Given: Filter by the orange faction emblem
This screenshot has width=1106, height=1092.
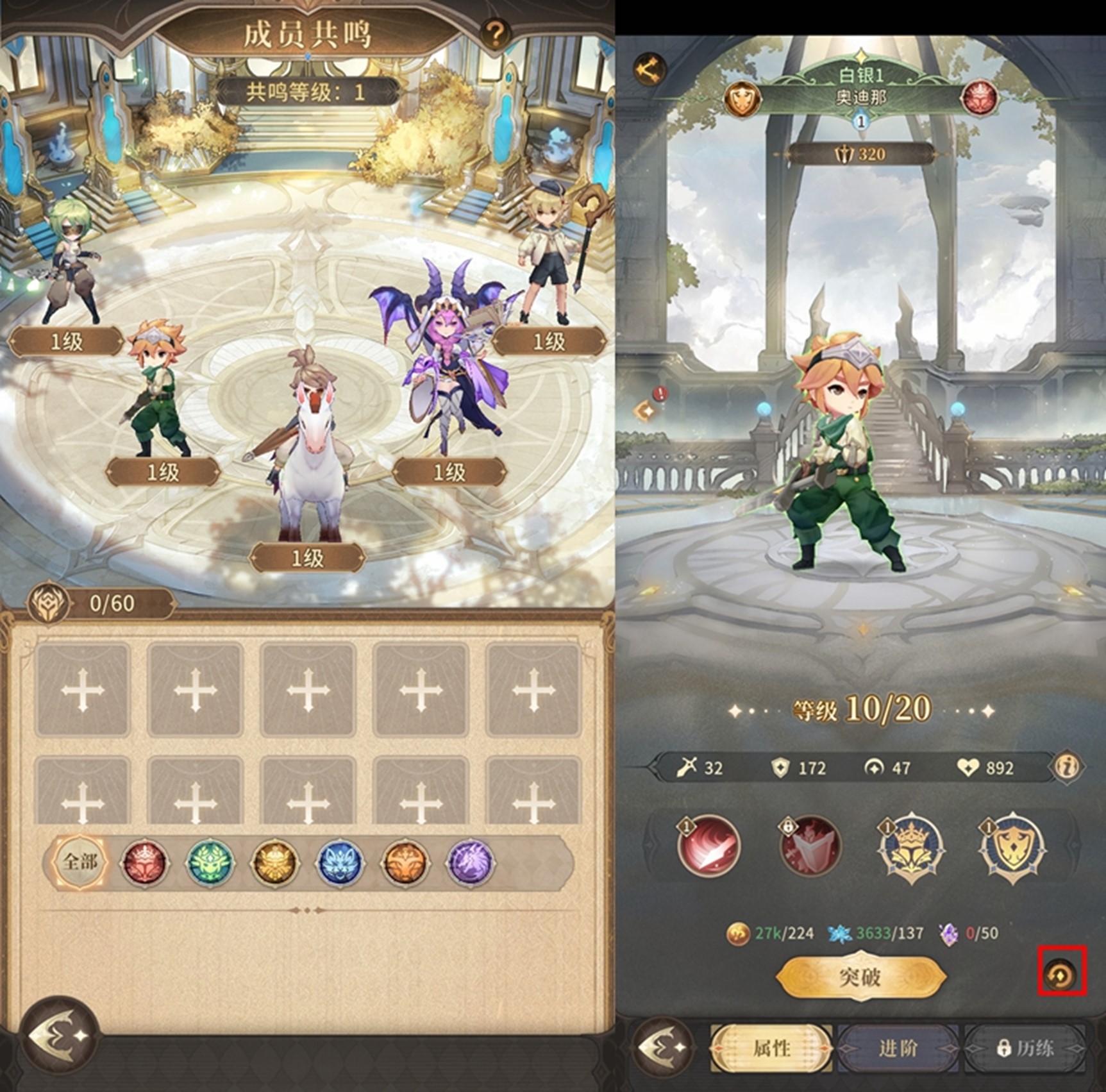Looking at the screenshot, I should pyautogui.click(x=405, y=862).
